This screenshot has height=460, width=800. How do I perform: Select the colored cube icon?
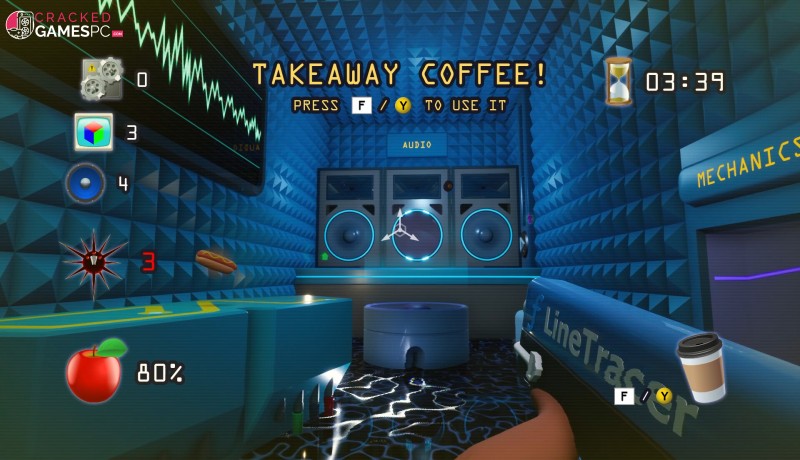click(x=93, y=132)
